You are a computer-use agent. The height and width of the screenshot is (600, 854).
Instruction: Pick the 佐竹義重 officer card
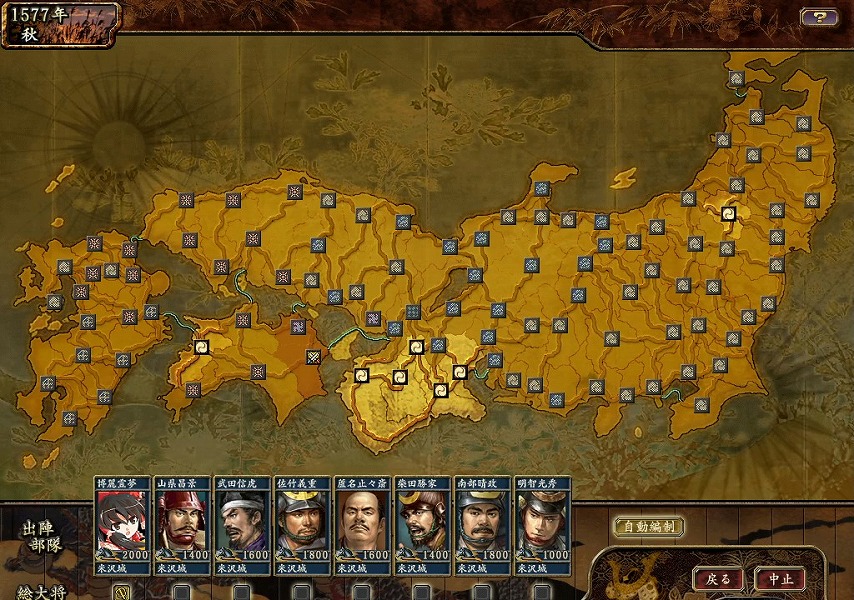click(302, 524)
